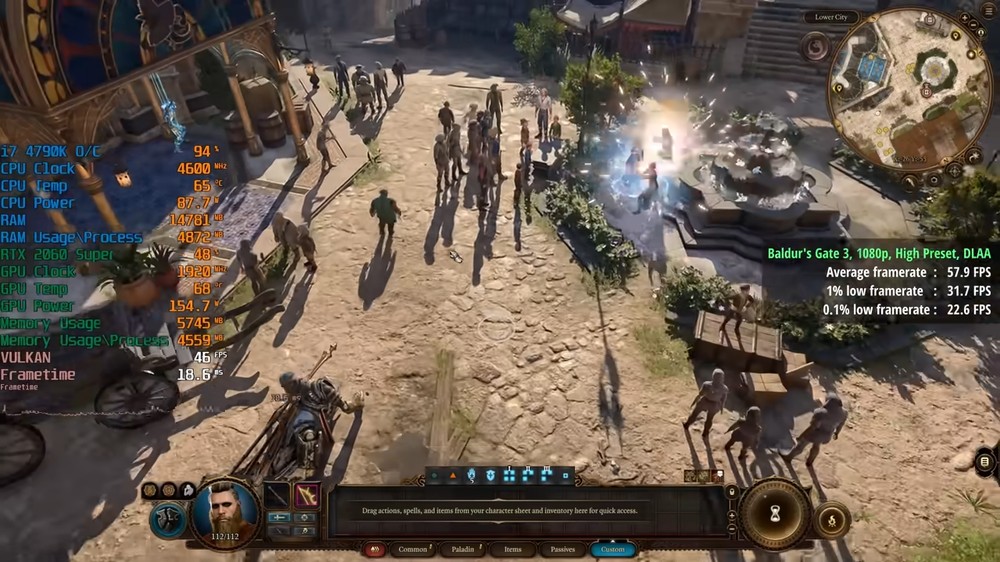Select the melee weapon slot

click(x=277, y=496)
